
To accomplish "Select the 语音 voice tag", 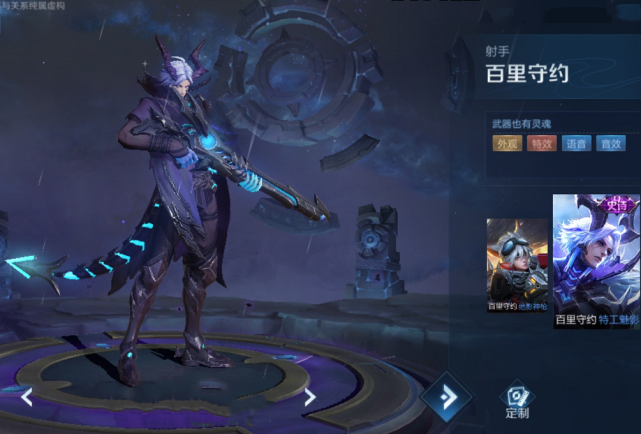I will tap(575, 143).
